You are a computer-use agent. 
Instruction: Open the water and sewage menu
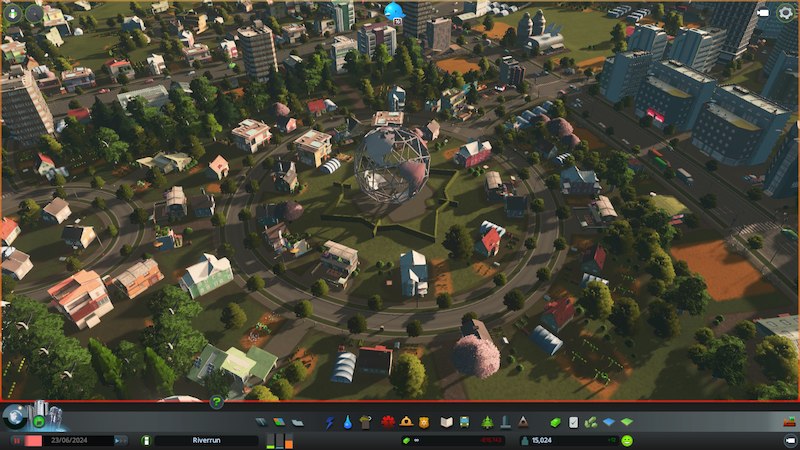click(x=347, y=422)
